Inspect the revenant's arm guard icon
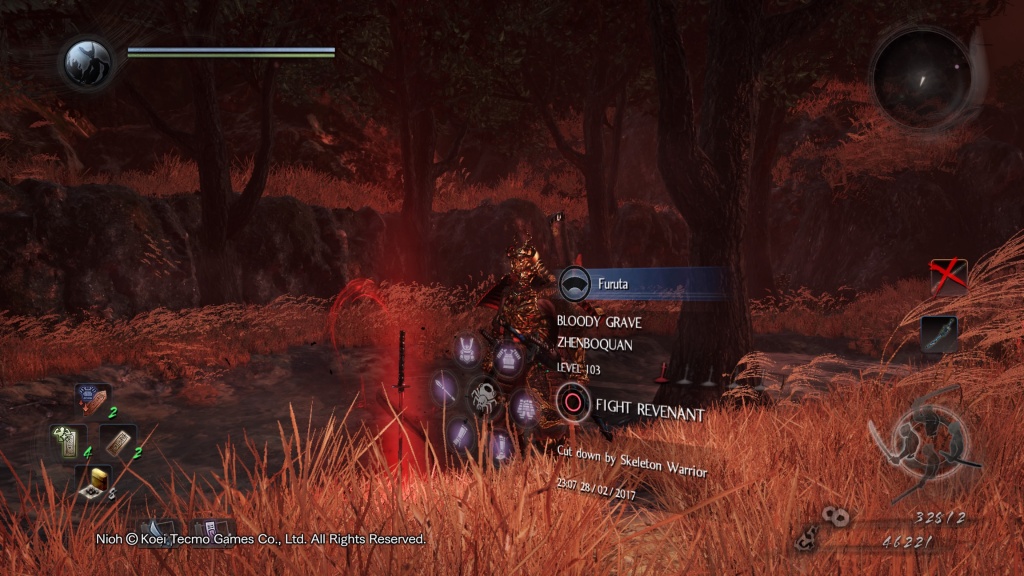The height and width of the screenshot is (576, 1024). coord(461,433)
